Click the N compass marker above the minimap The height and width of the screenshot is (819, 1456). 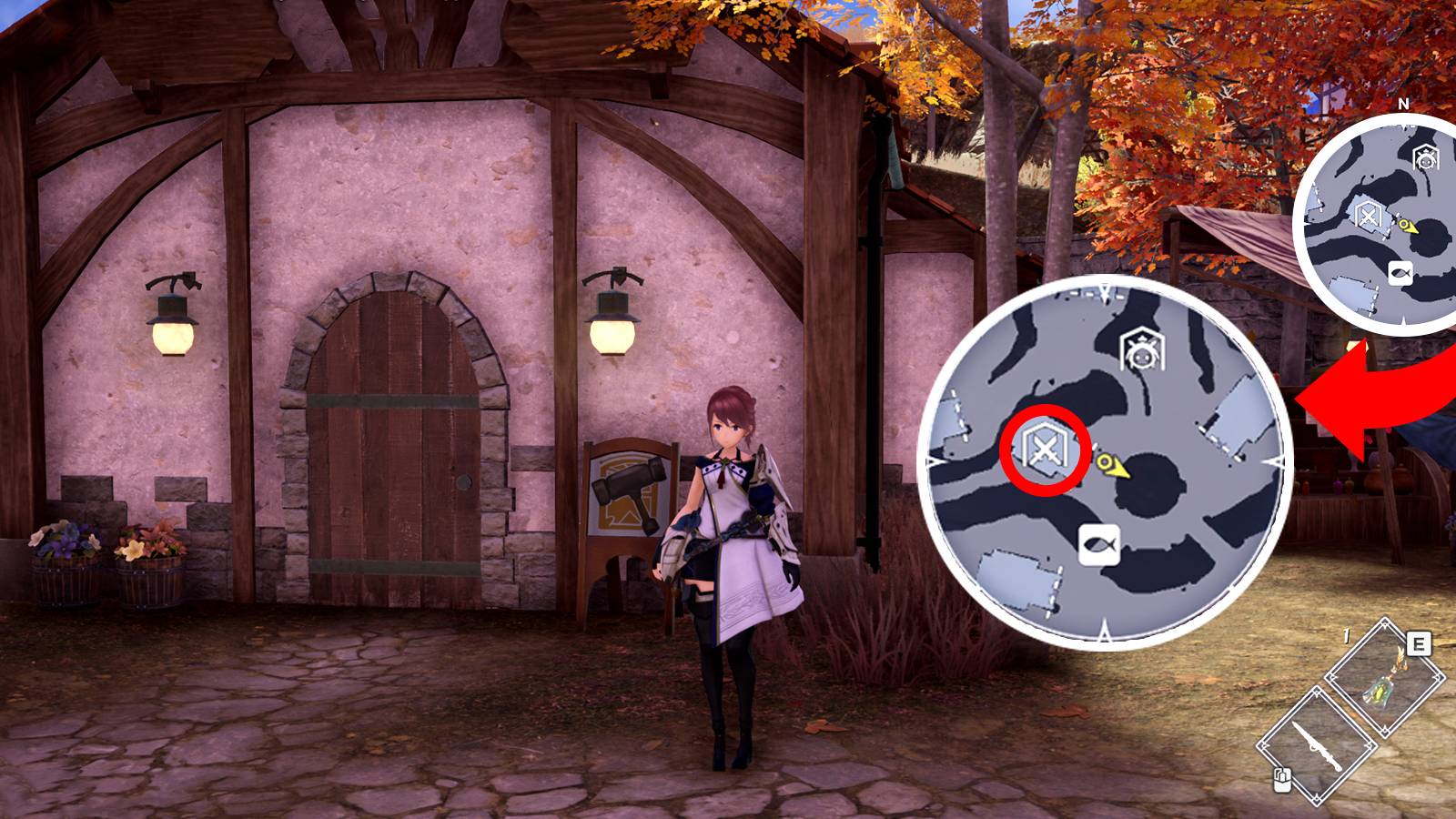pos(1403,105)
